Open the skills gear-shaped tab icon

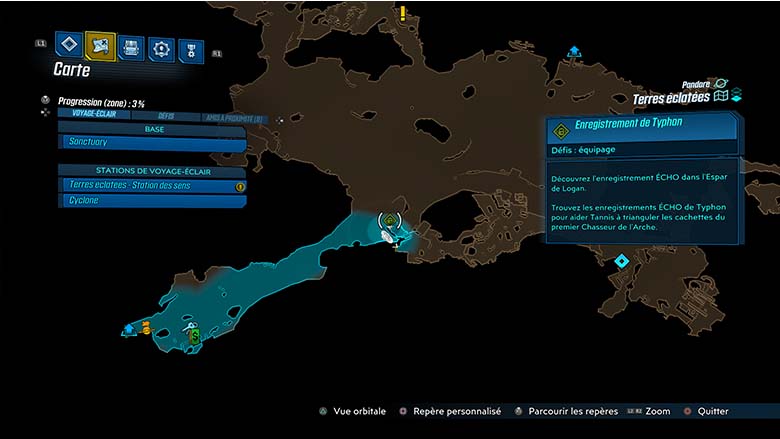pyautogui.click(x=161, y=48)
